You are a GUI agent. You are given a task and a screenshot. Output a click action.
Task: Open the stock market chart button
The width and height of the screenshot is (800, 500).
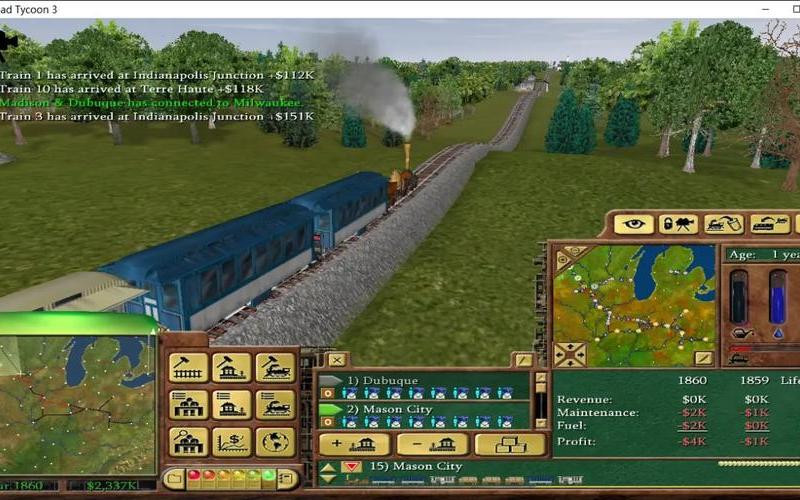(232, 441)
